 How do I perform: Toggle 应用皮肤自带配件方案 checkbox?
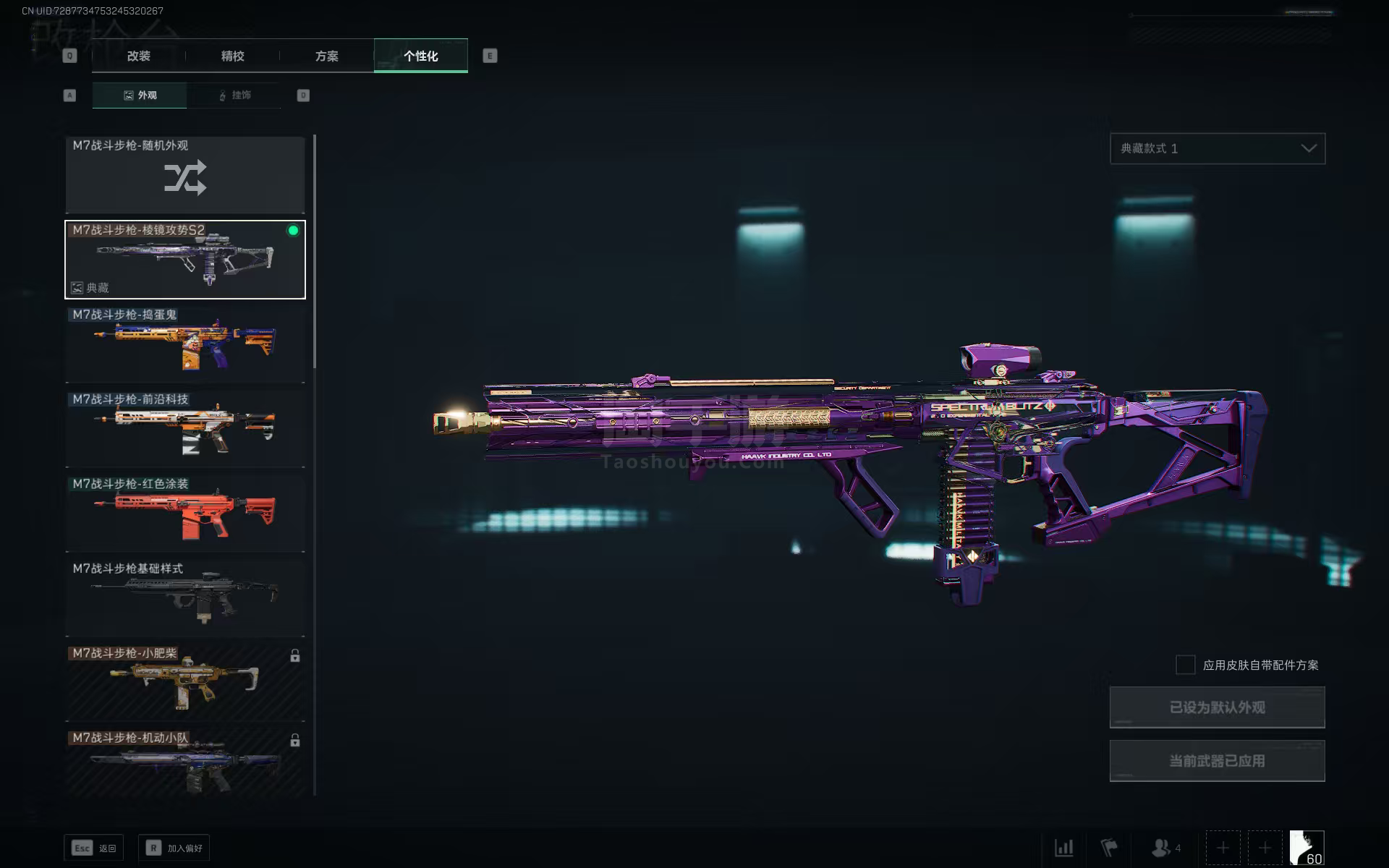[1185, 665]
